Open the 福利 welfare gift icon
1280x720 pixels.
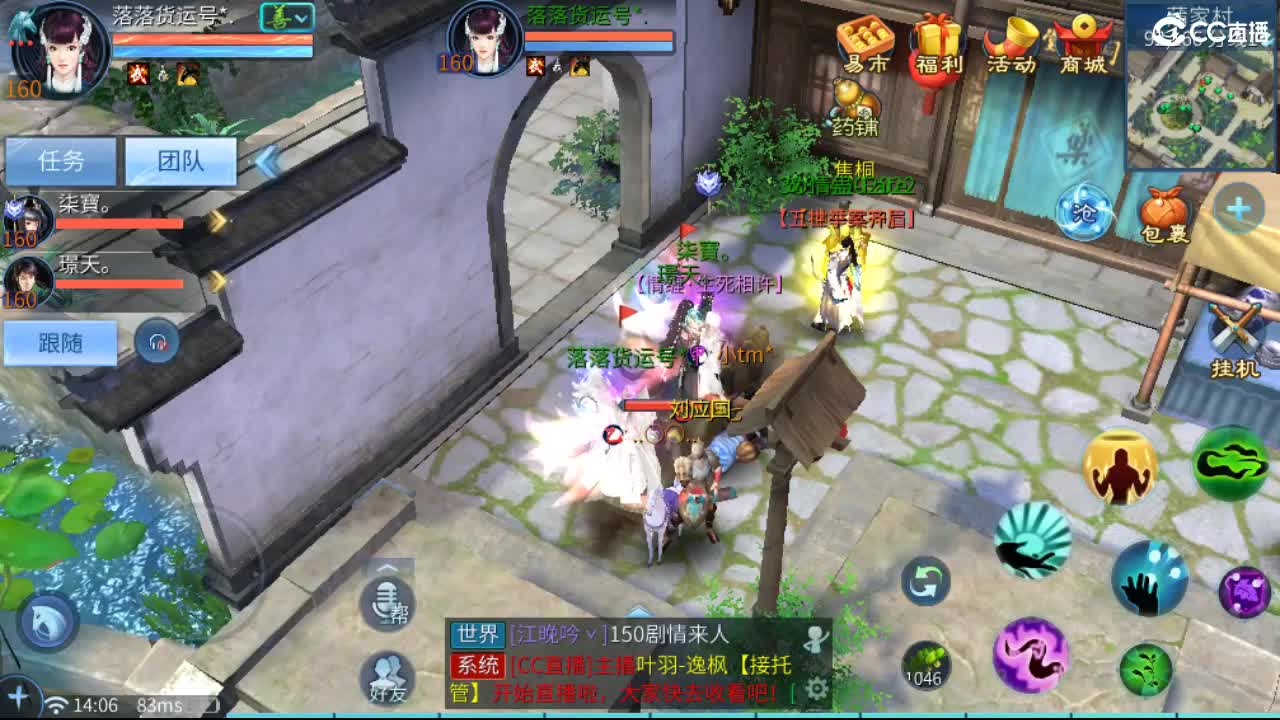pos(940,40)
